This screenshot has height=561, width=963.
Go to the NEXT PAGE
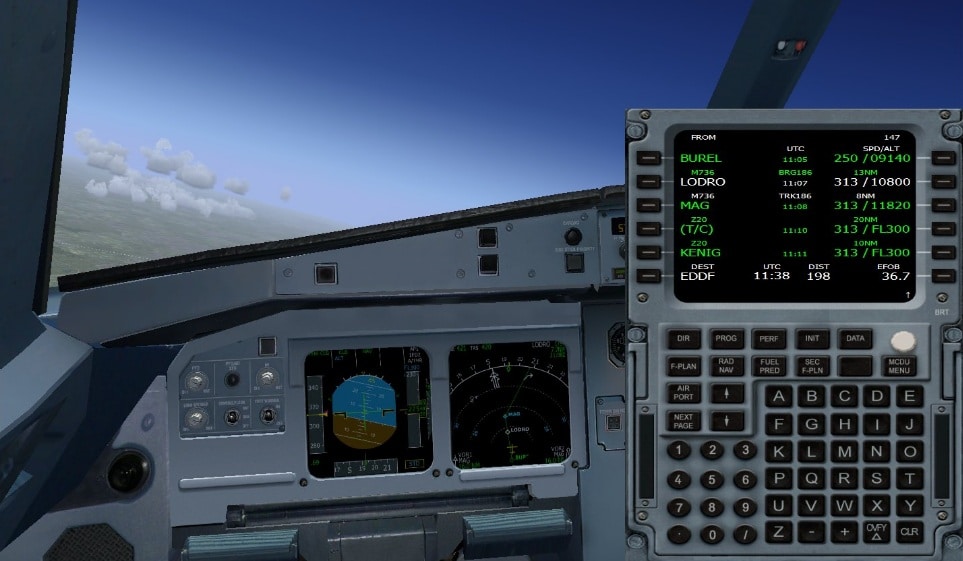pos(683,420)
